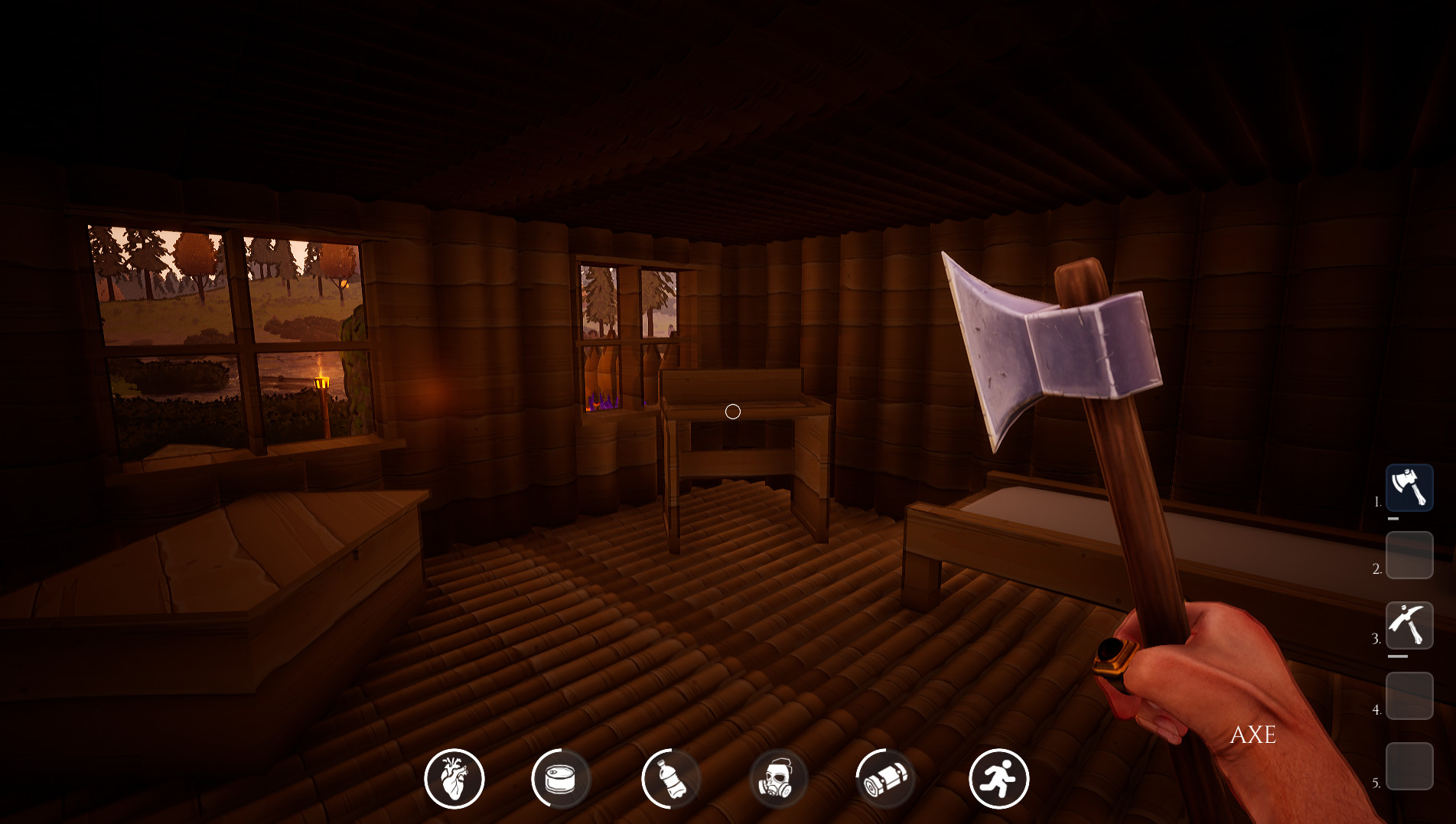Viewport: 1456px width, 824px height.
Task: Select the canned food hunger icon
Action: pos(562,777)
